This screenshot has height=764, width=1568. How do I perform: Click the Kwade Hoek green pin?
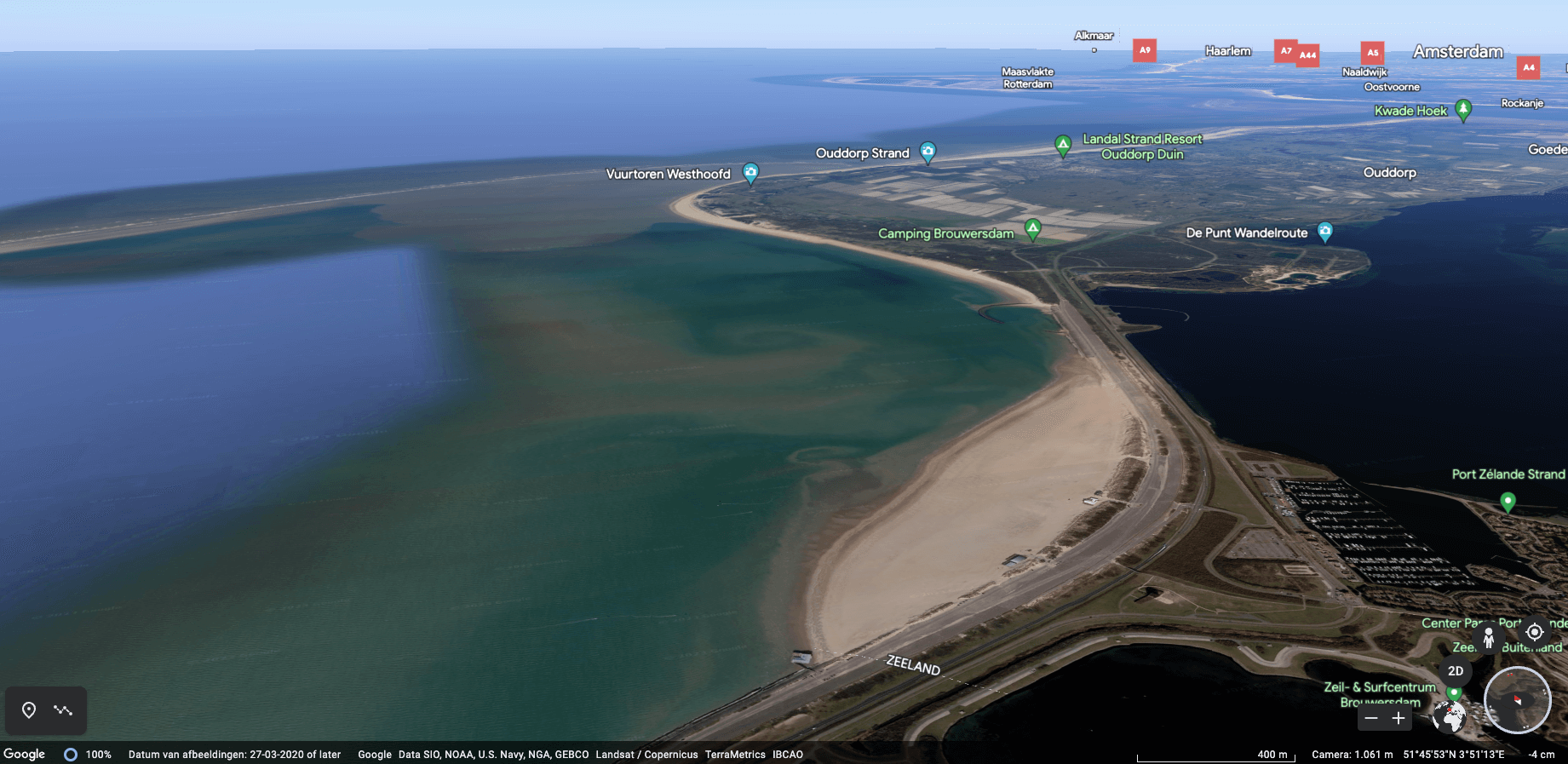click(1462, 109)
